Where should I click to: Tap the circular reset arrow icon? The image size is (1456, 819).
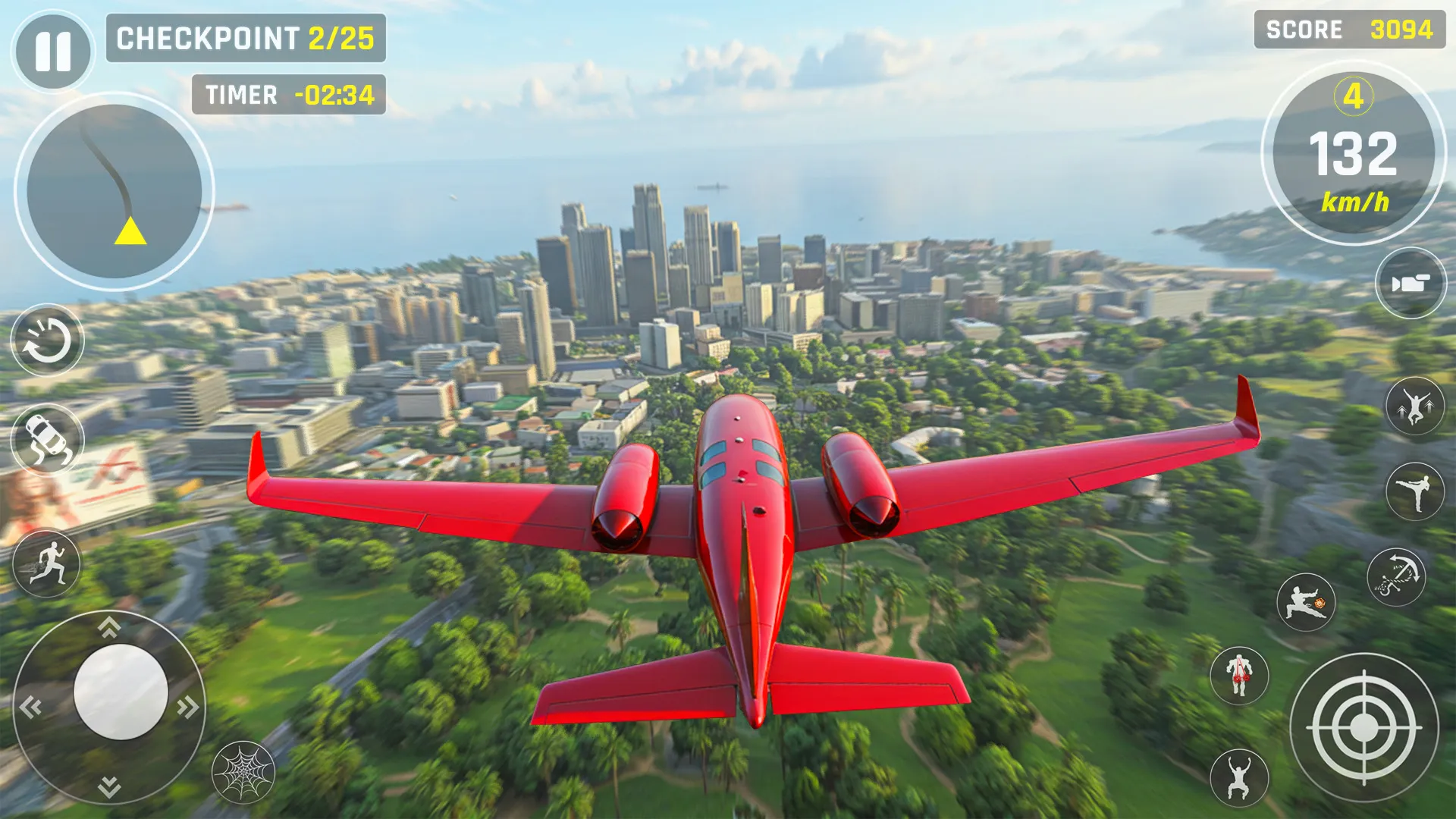coord(48,340)
